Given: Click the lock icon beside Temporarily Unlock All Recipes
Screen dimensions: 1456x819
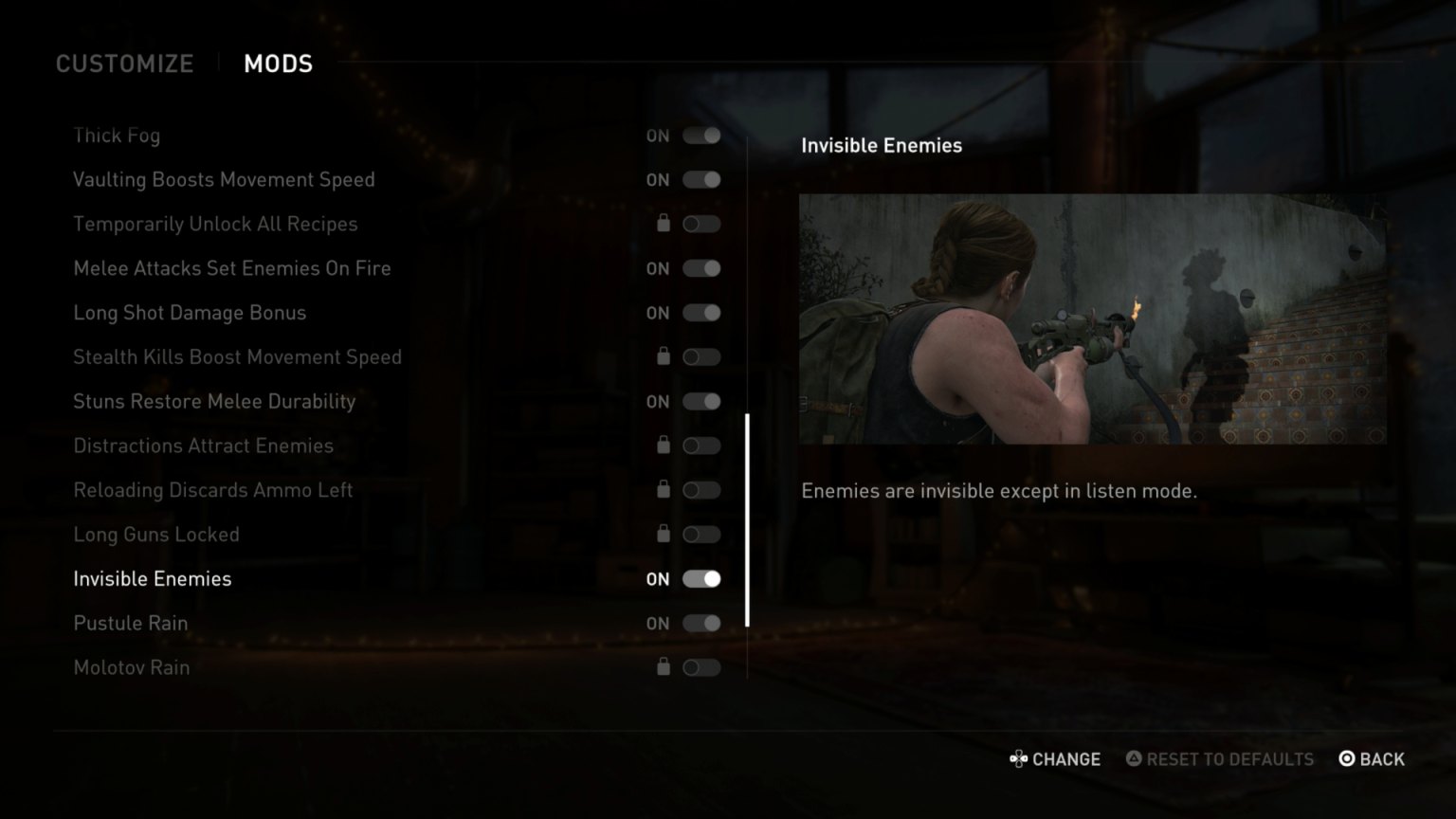Looking at the screenshot, I should click(x=664, y=224).
